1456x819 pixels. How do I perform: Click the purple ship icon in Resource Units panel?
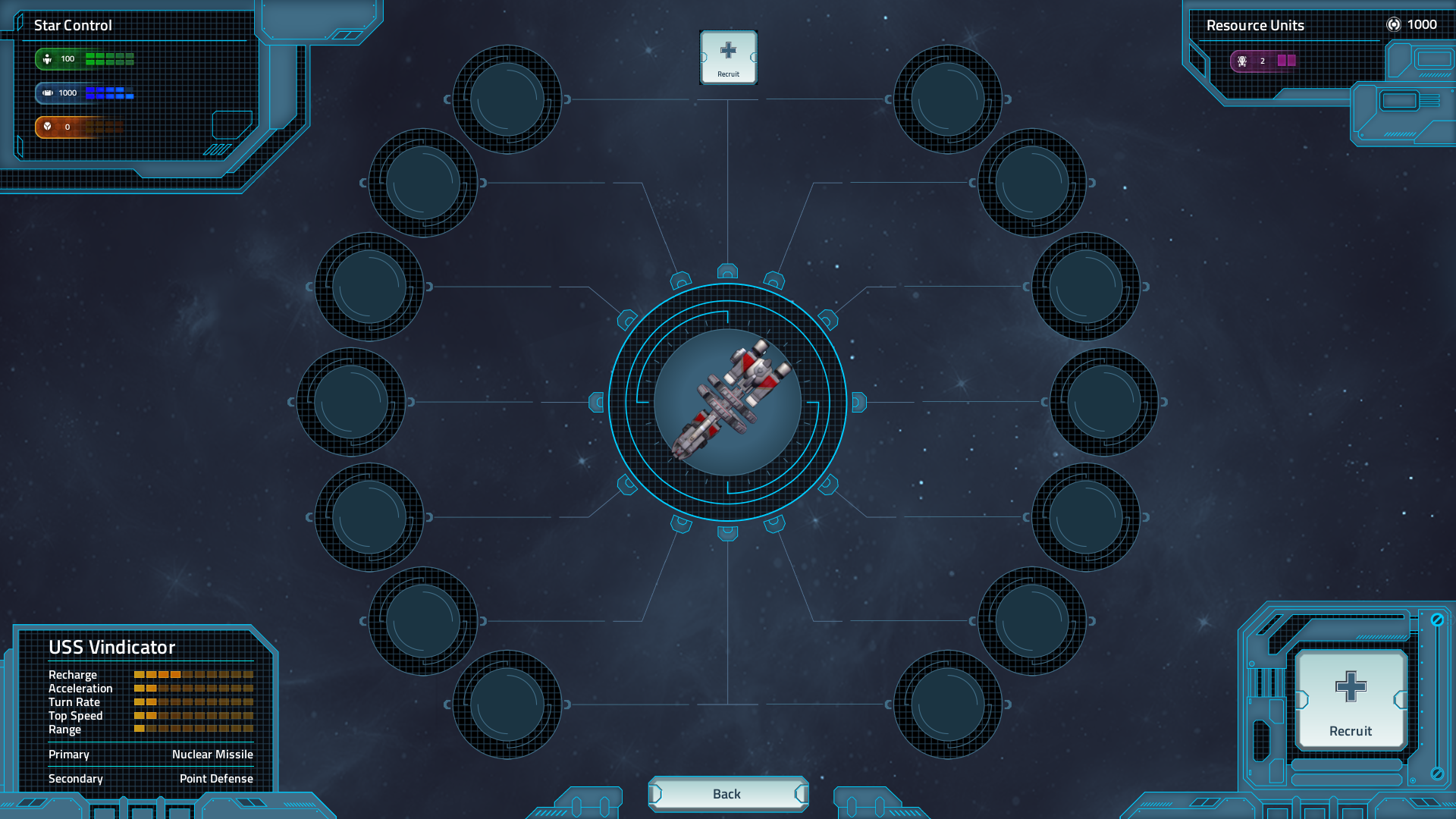pos(1242,61)
